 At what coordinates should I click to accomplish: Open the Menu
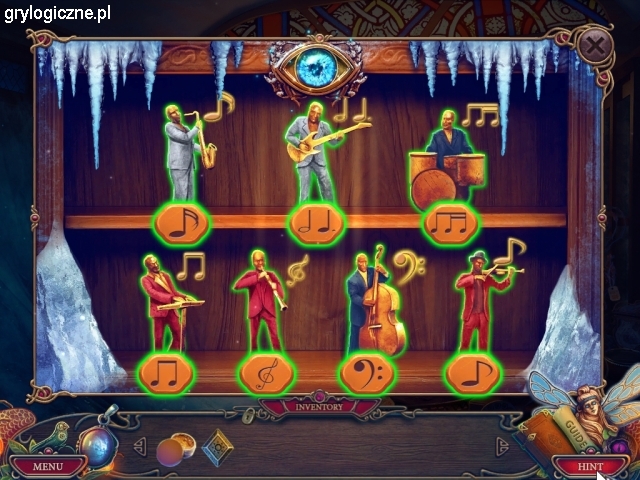coord(46,466)
